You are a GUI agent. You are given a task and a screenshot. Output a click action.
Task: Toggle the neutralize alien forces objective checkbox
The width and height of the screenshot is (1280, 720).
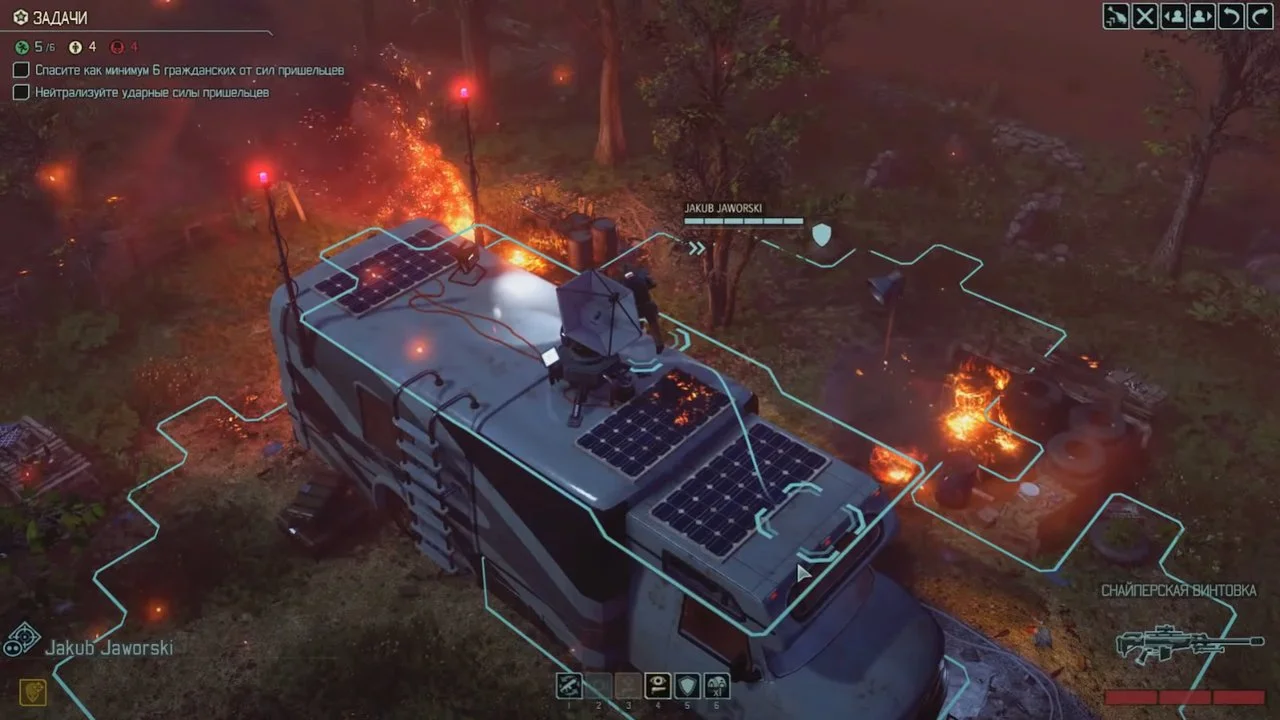[20, 92]
